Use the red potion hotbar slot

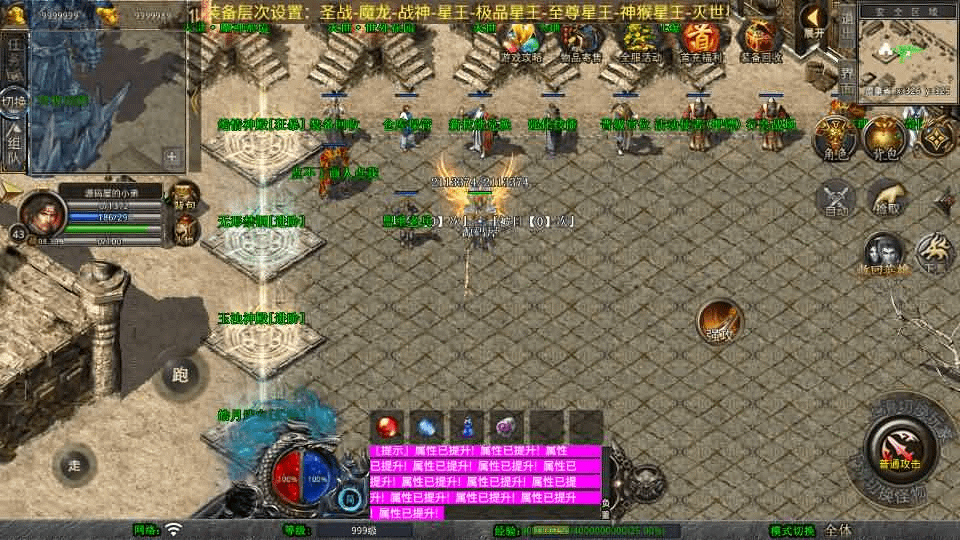pyautogui.click(x=387, y=426)
